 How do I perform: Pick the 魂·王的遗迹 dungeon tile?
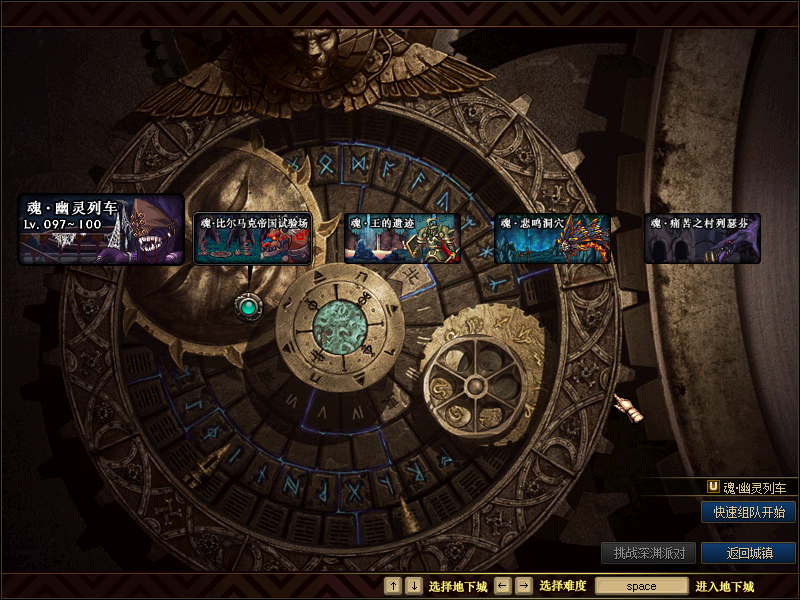tap(401, 238)
